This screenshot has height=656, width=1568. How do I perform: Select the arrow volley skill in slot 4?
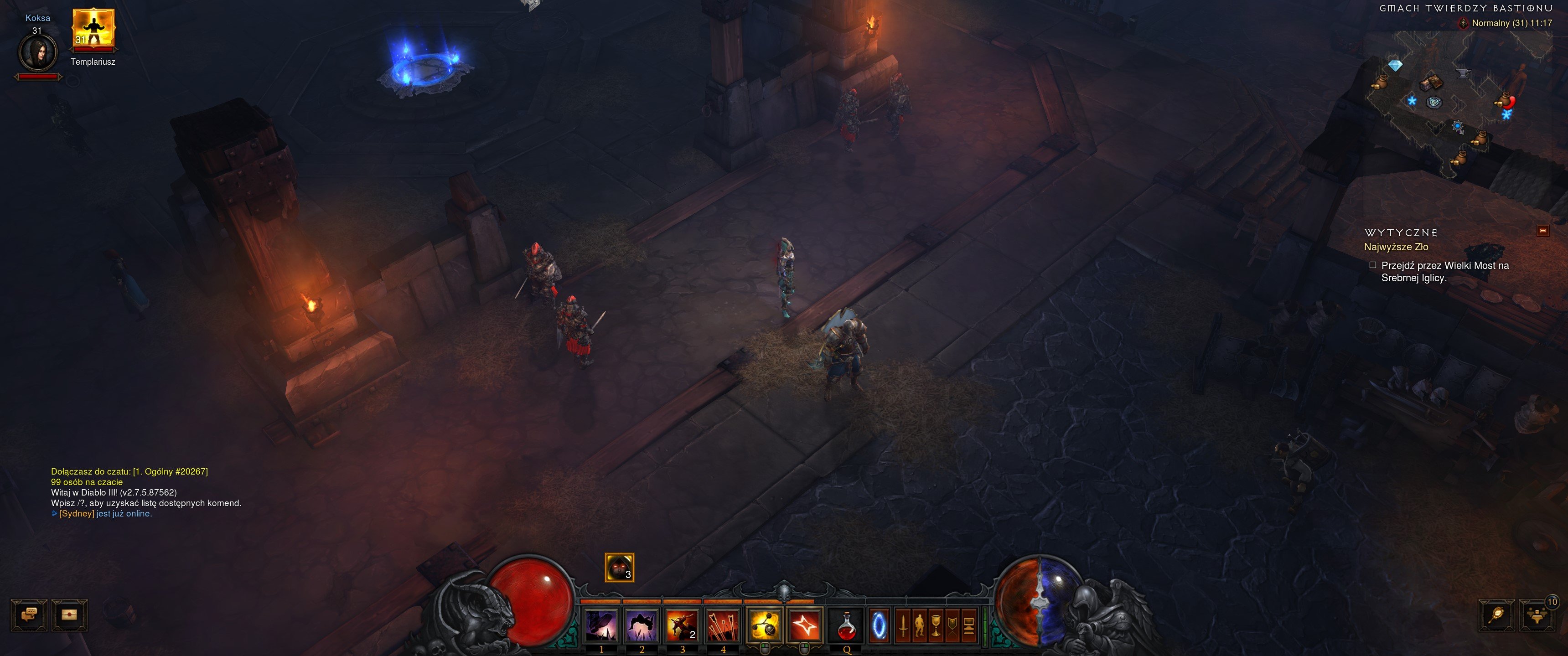coord(724,625)
